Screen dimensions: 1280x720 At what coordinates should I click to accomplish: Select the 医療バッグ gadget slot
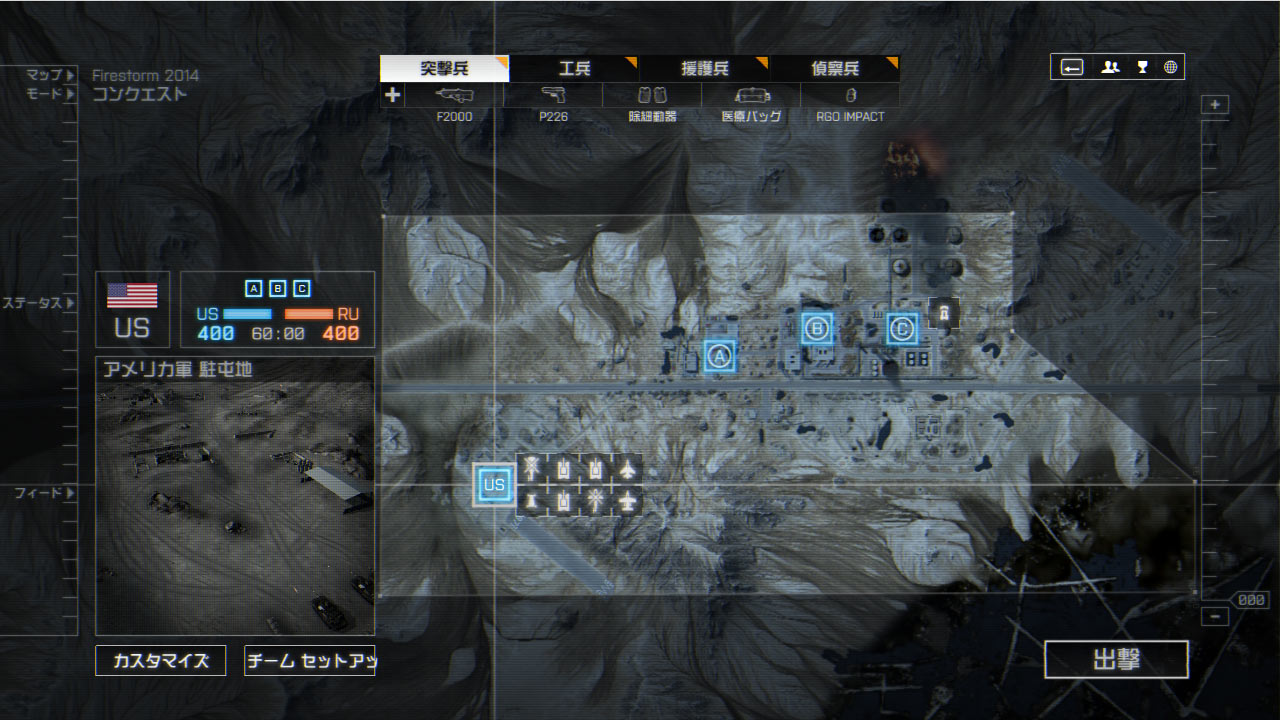(751, 96)
